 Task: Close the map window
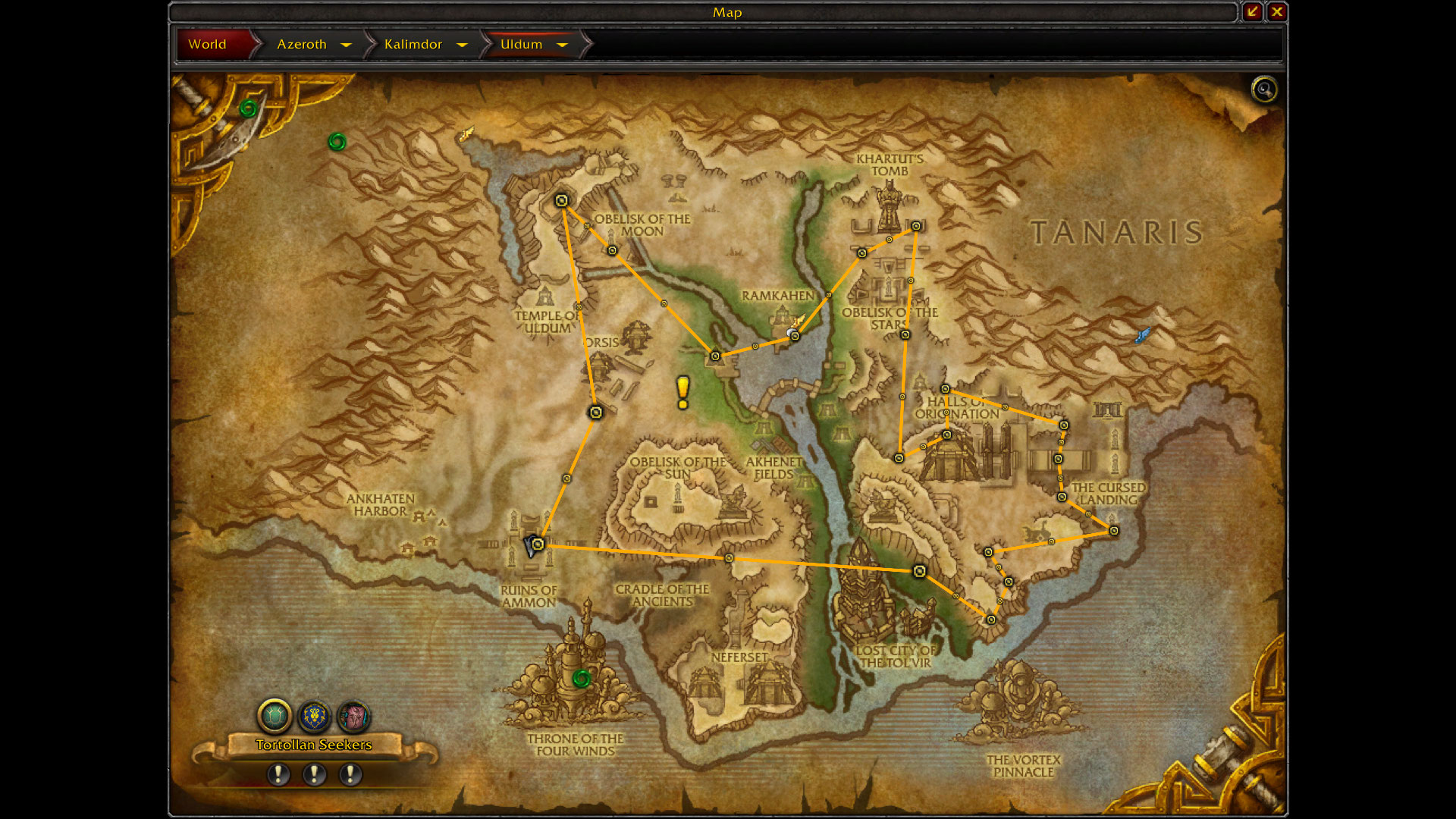(x=1277, y=11)
